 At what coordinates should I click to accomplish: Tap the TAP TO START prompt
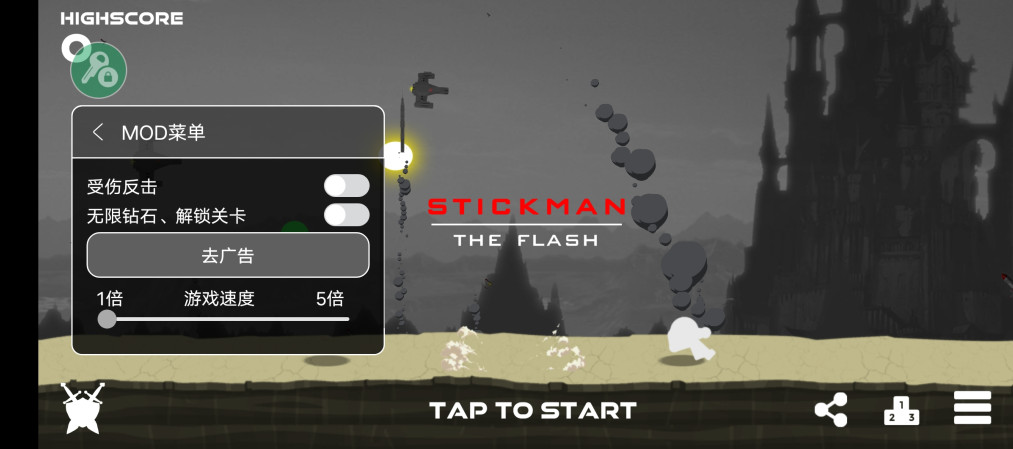coord(532,410)
